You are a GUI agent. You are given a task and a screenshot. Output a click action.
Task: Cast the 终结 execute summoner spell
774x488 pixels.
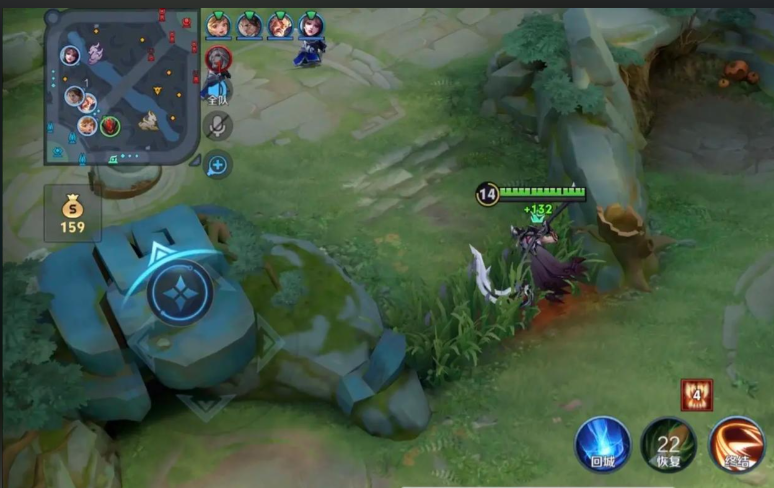point(737,444)
